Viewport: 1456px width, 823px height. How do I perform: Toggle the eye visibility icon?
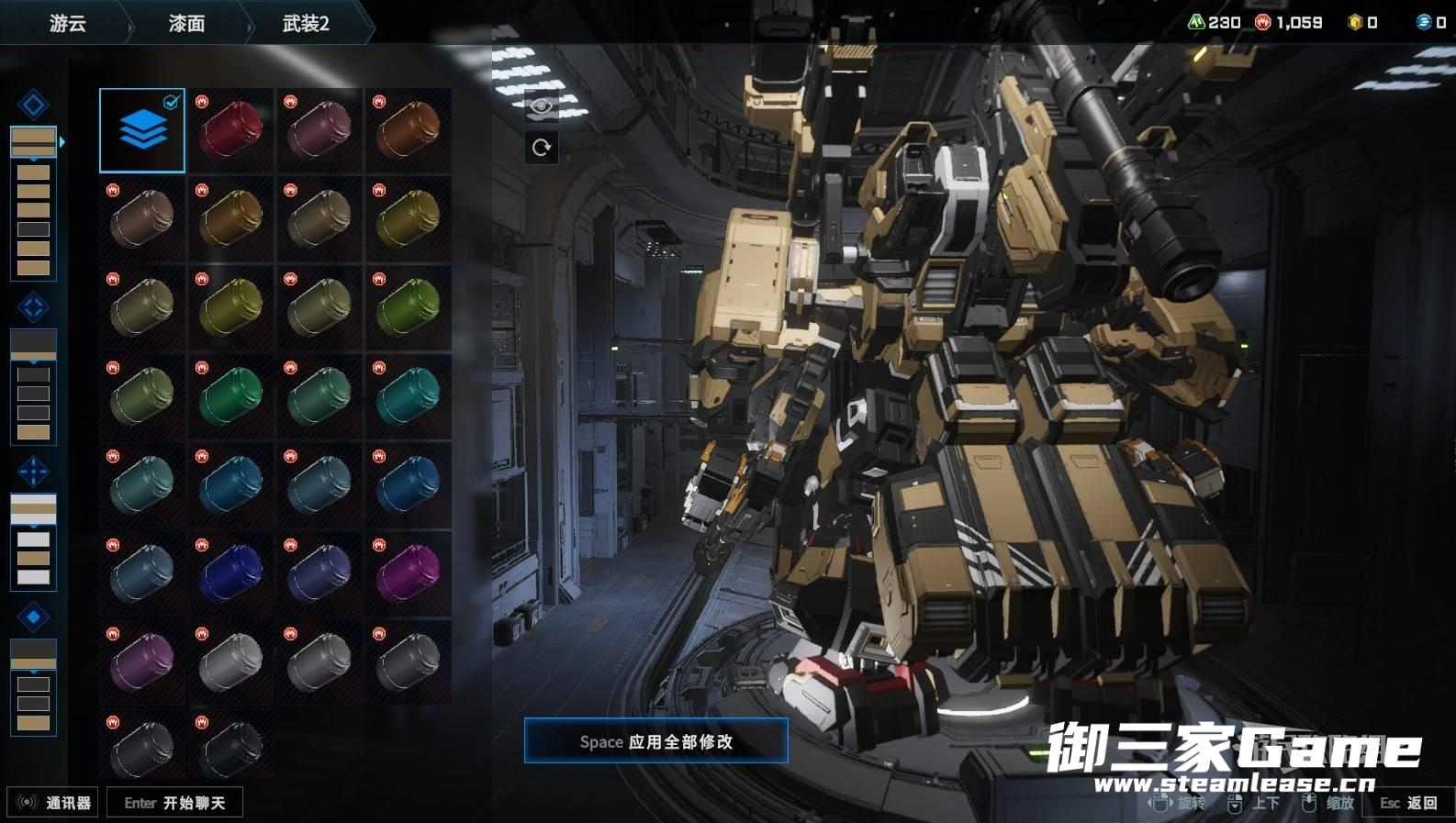pos(542,106)
